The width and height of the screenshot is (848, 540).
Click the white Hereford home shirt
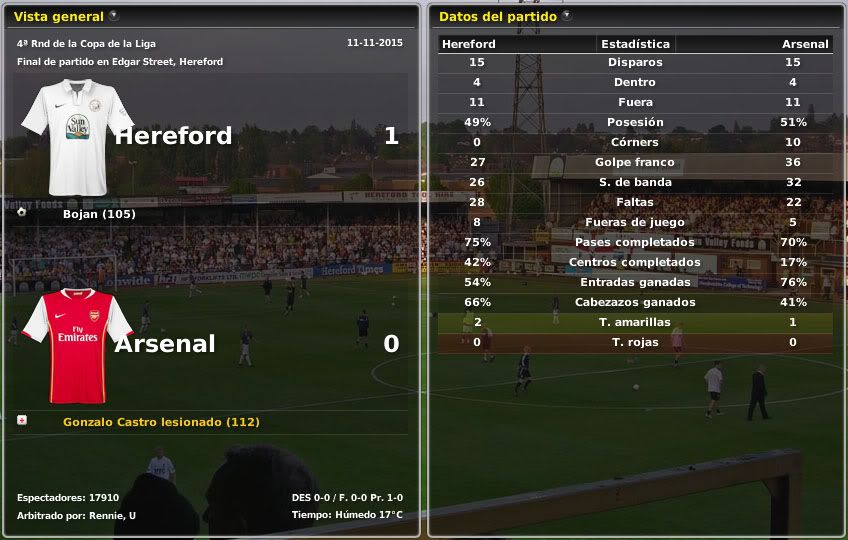(x=77, y=137)
